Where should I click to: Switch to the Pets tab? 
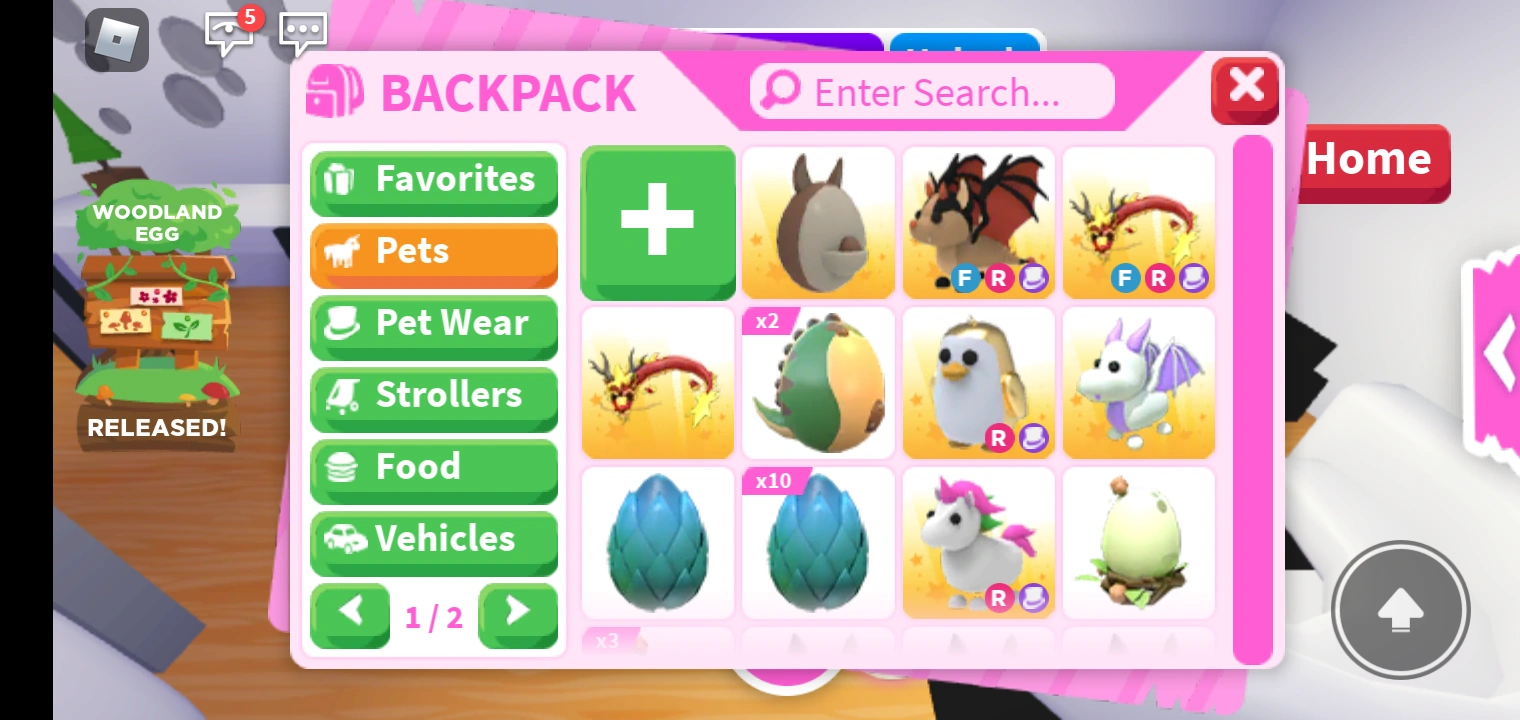pos(433,251)
